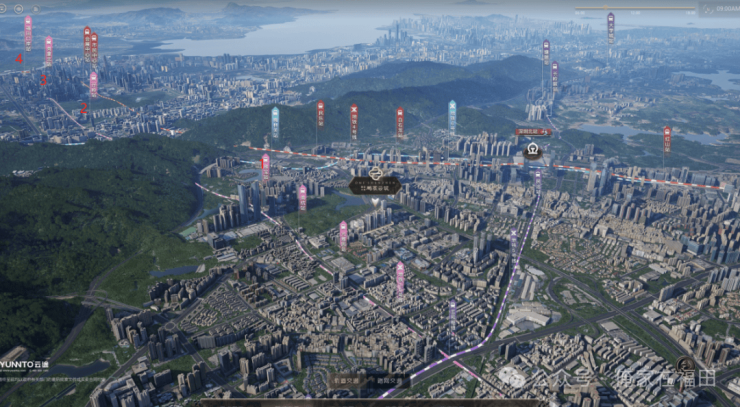Open the central project label marker
740x407 pixels.
(x=375, y=185)
